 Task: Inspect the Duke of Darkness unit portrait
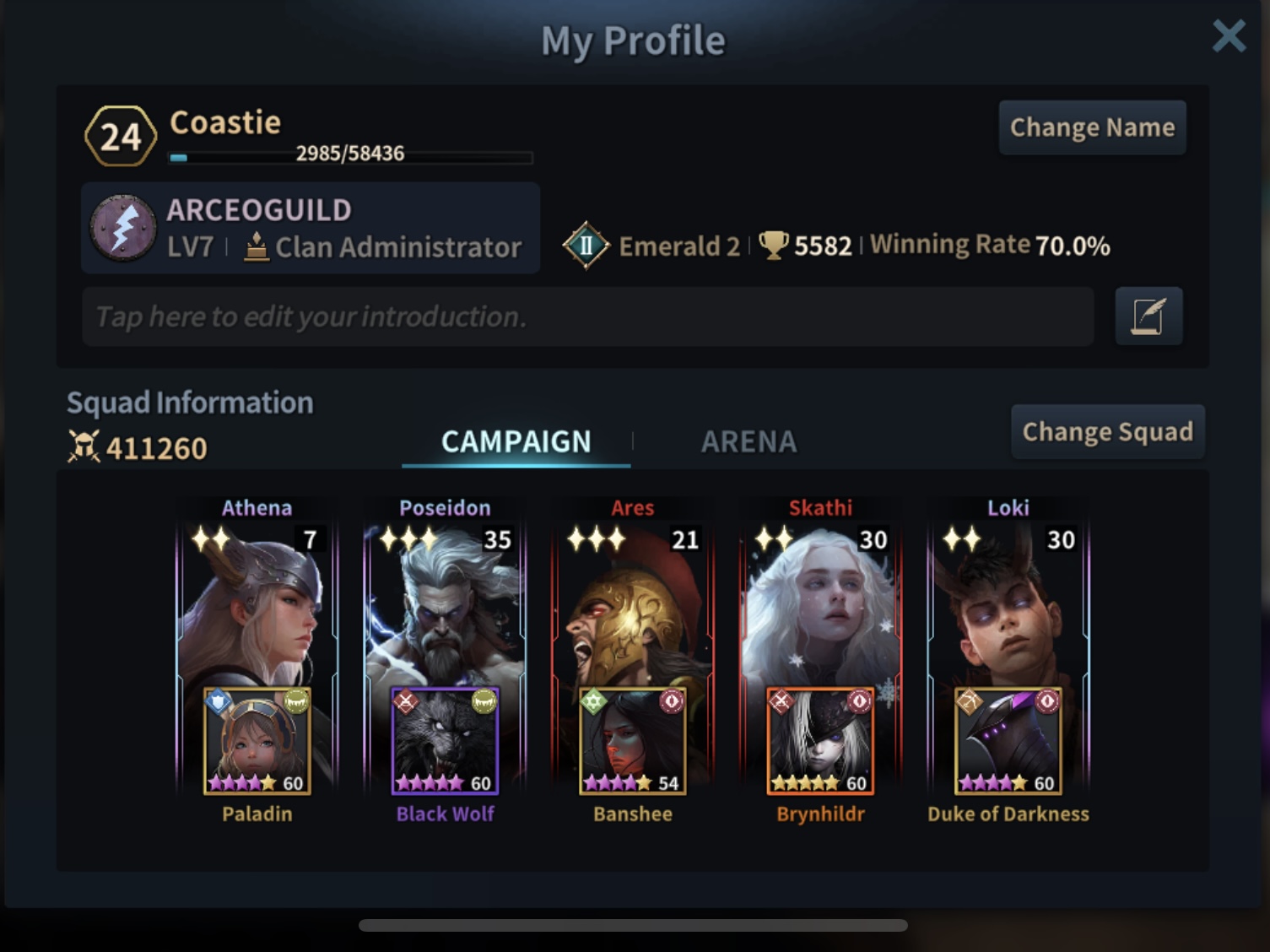(x=1008, y=741)
